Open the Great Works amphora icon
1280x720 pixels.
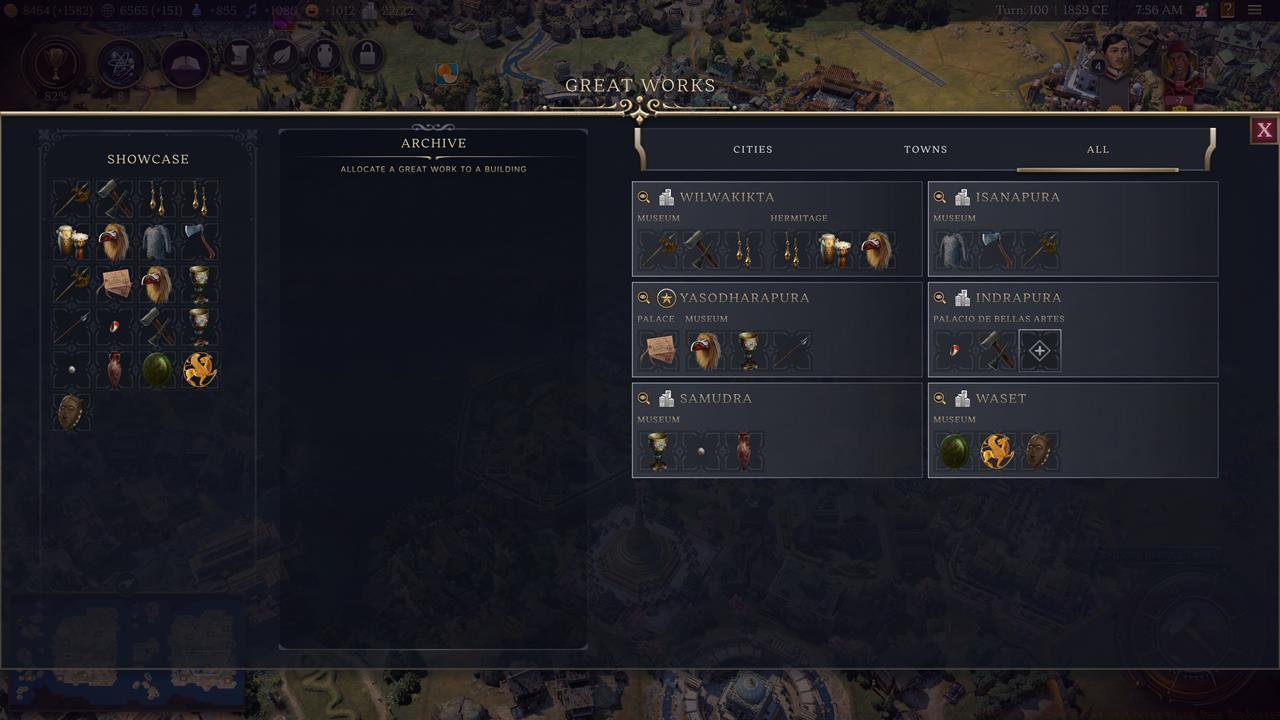click(x=325, y=55)
